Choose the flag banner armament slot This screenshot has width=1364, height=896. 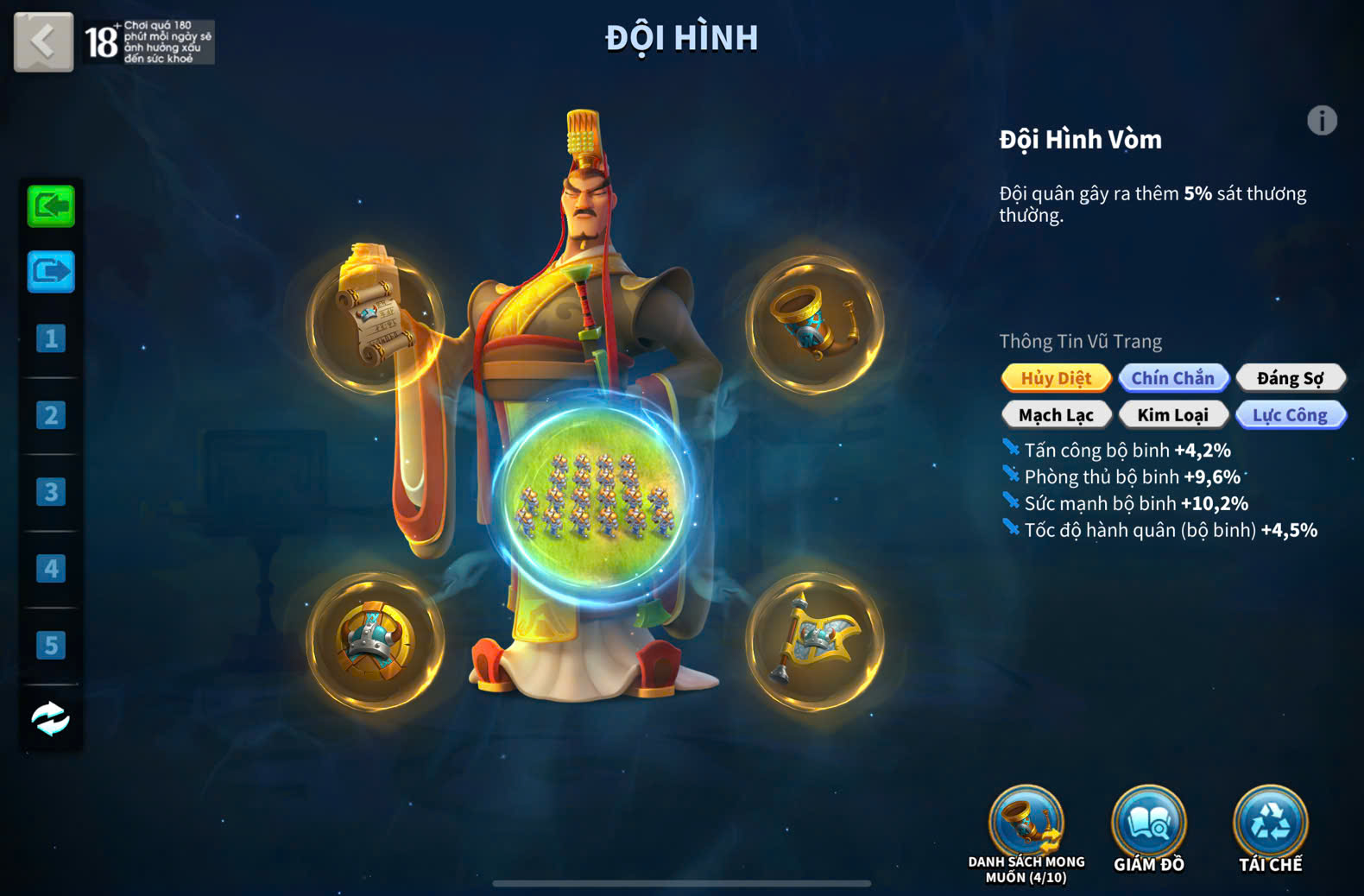pyautogui.click(x=814, y=641)
